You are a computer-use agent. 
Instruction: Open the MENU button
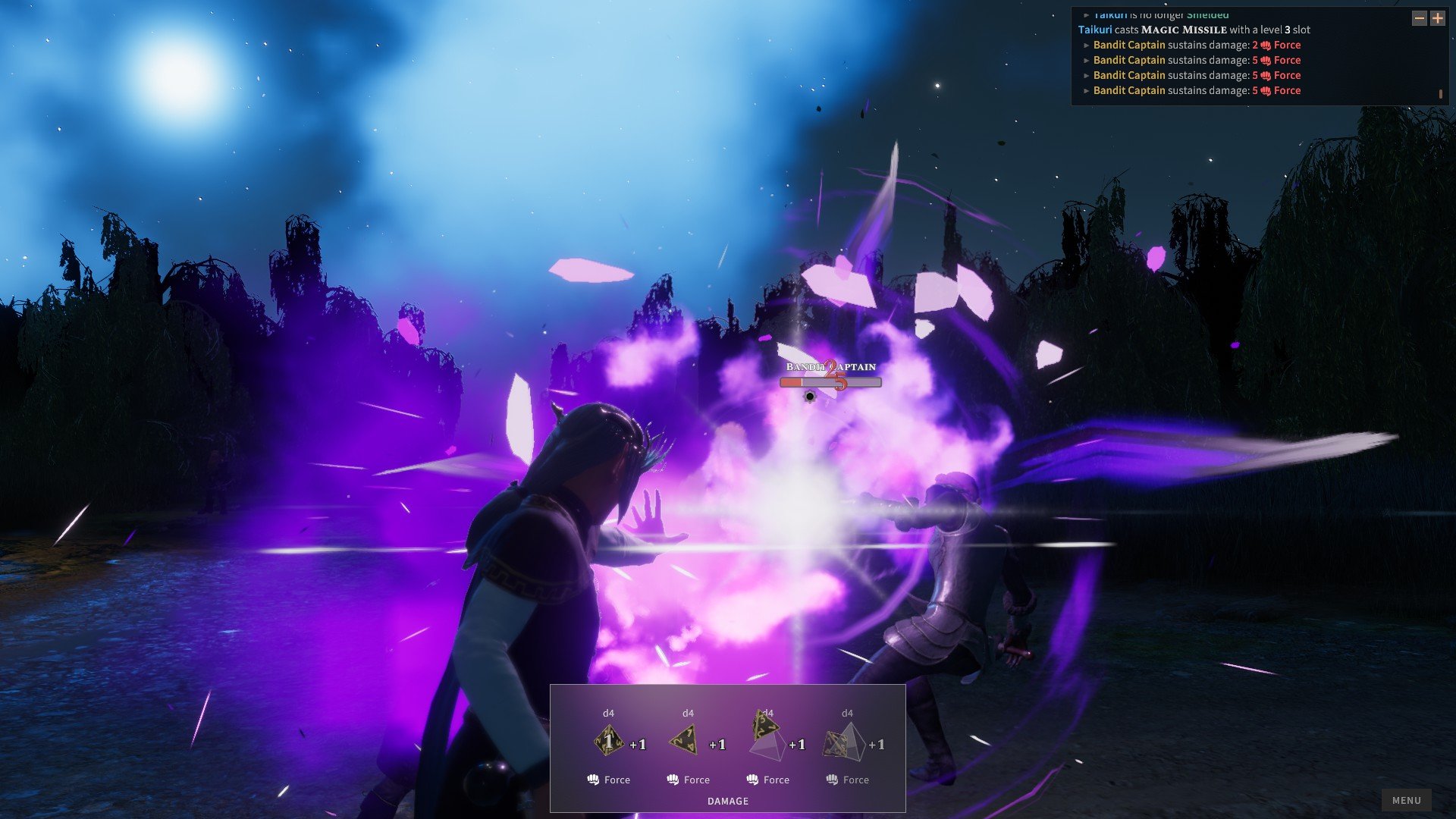pyautogui.click(x=1406, y=800)
